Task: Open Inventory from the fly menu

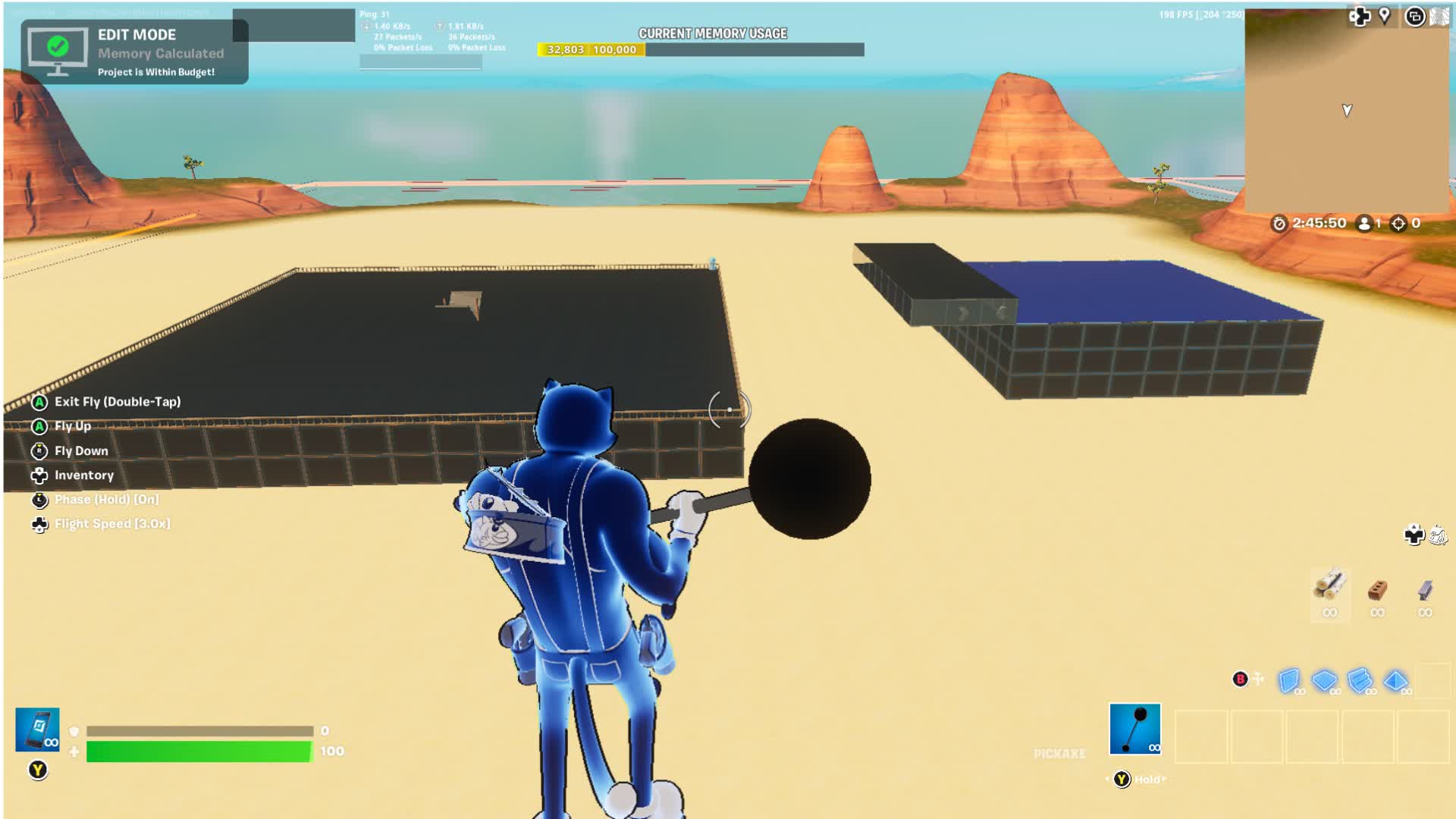Action: click(83, 475)
